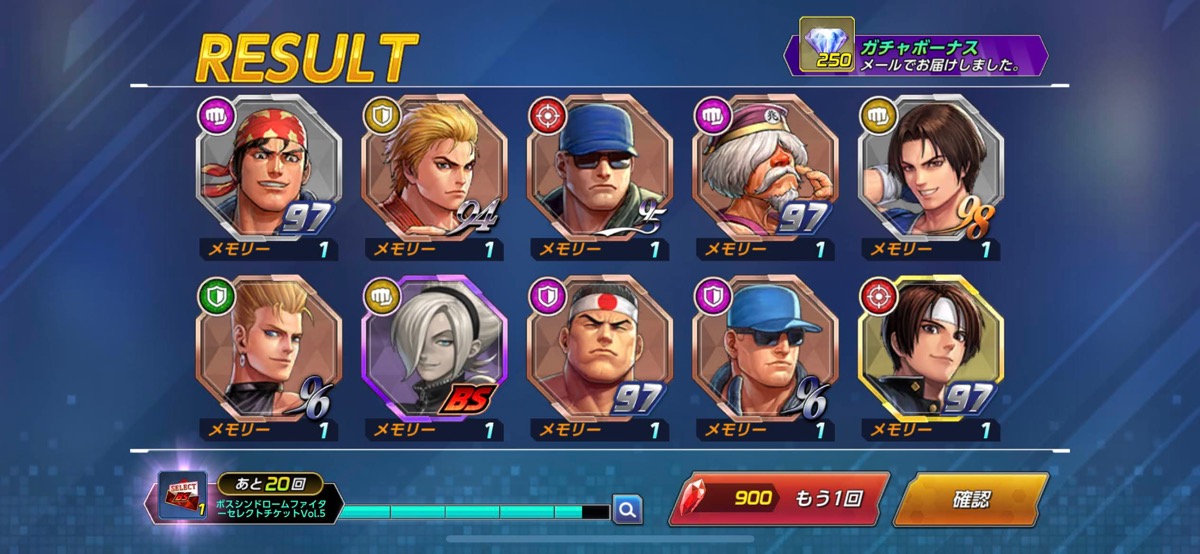Viewport: 1200px width, 554px height.
Task: Select the '95 blue cap sunglasses fighter
Action: click(x=601, y=168)
